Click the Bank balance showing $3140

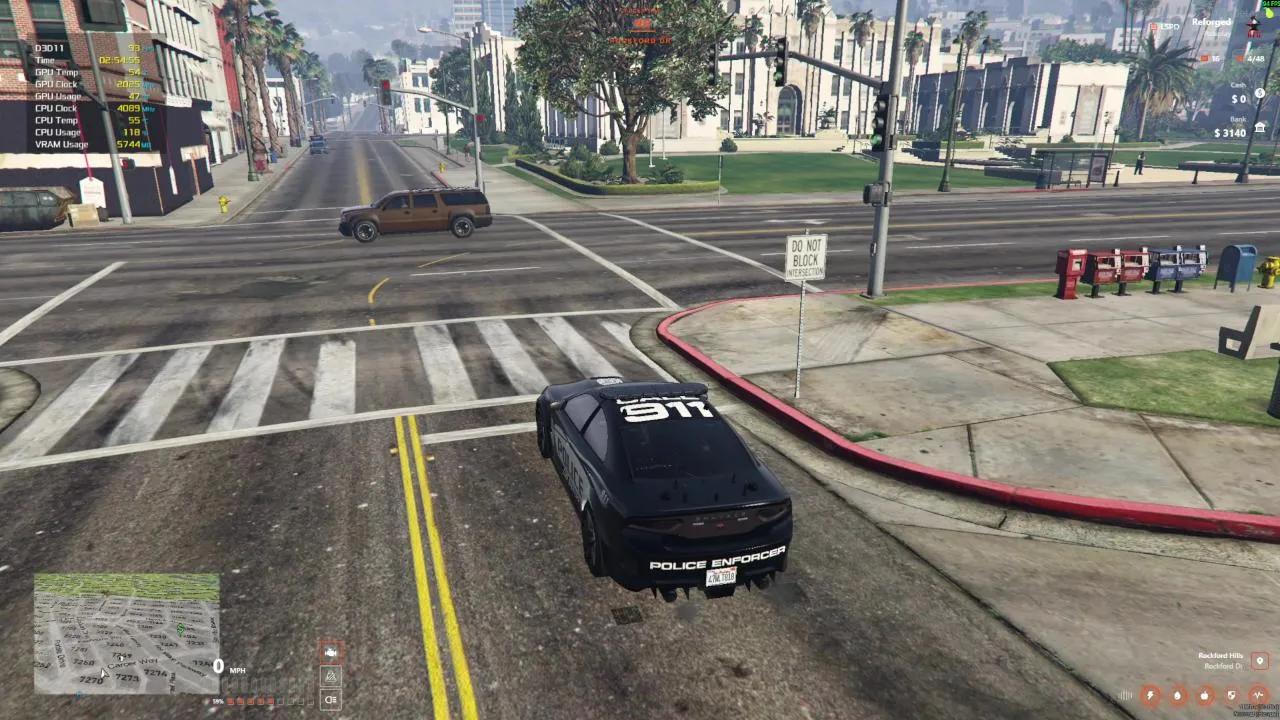(1230, 134)
